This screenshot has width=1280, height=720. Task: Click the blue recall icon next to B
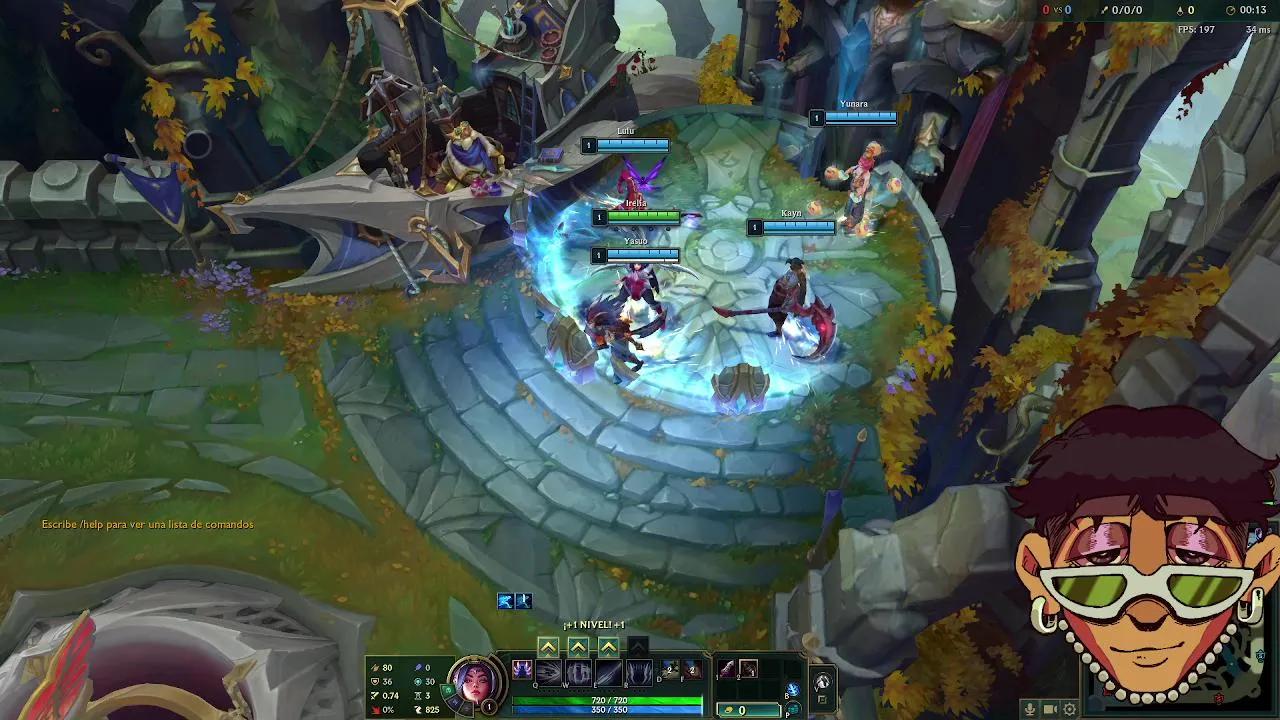click(791, 686)
